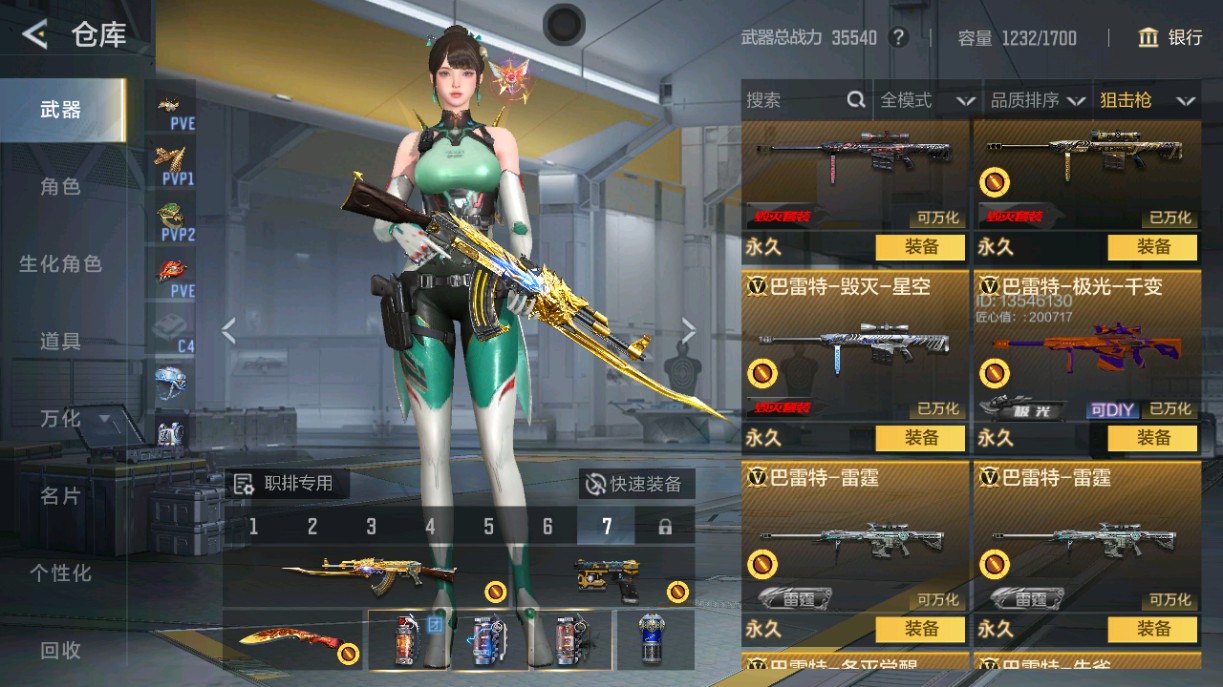Switch to the 角色 tab
Viewport: 1223px width, 687px height.
coord(60,187)
